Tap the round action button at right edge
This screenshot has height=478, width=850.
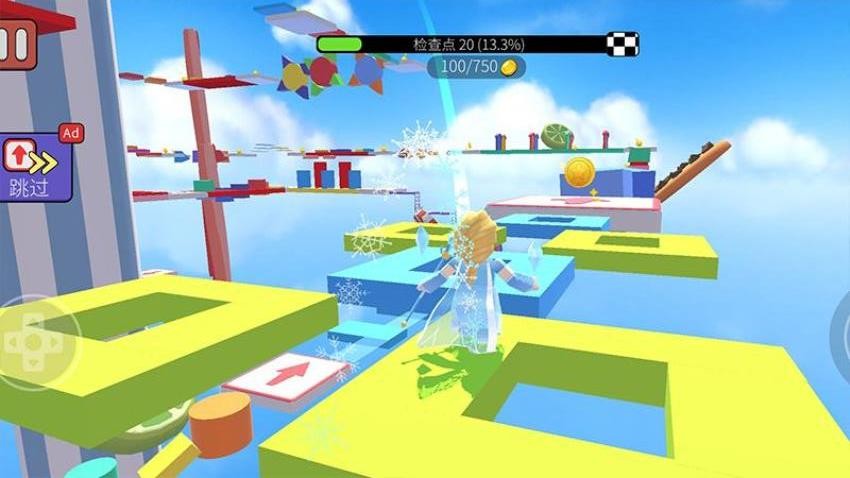[842, 335]
